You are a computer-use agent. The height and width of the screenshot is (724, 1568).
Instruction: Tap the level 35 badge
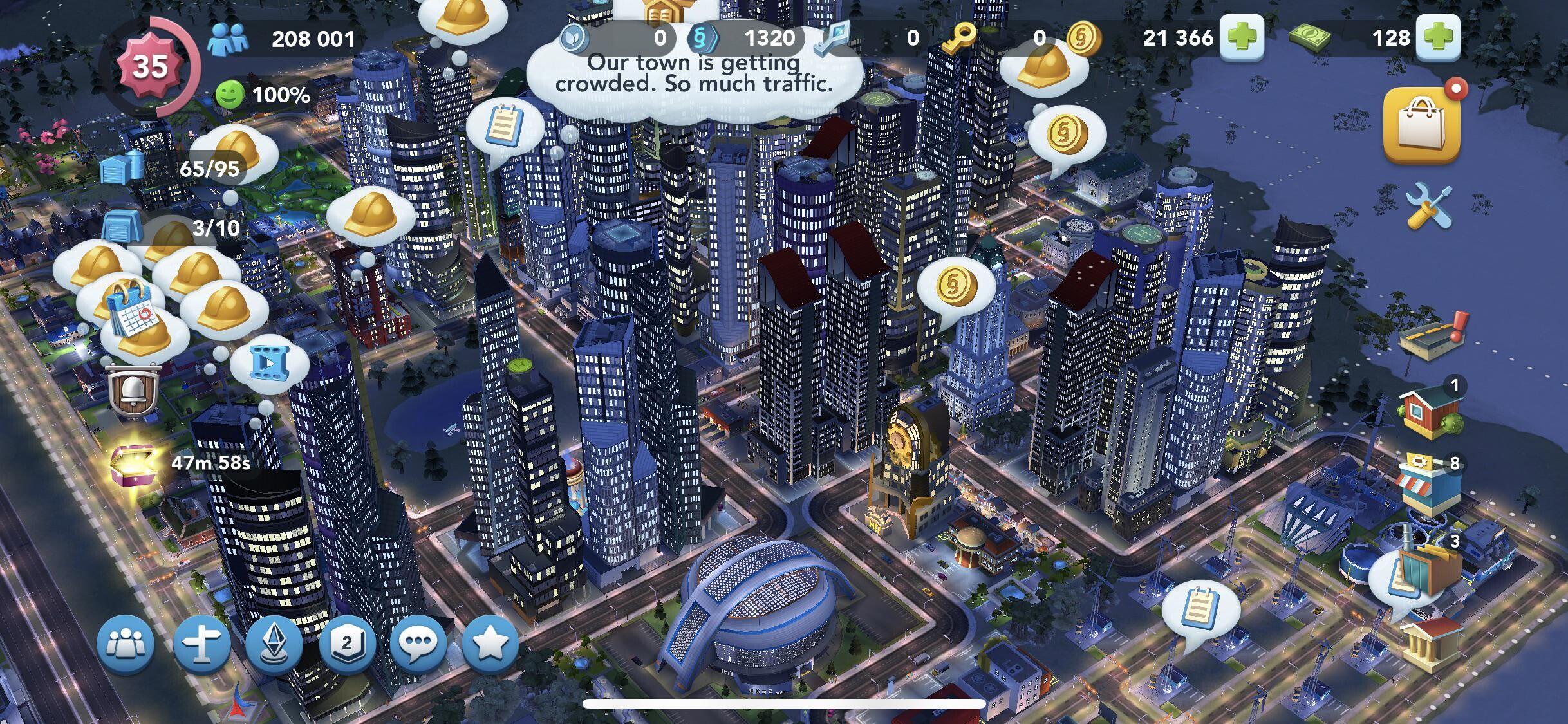point(150,66)
